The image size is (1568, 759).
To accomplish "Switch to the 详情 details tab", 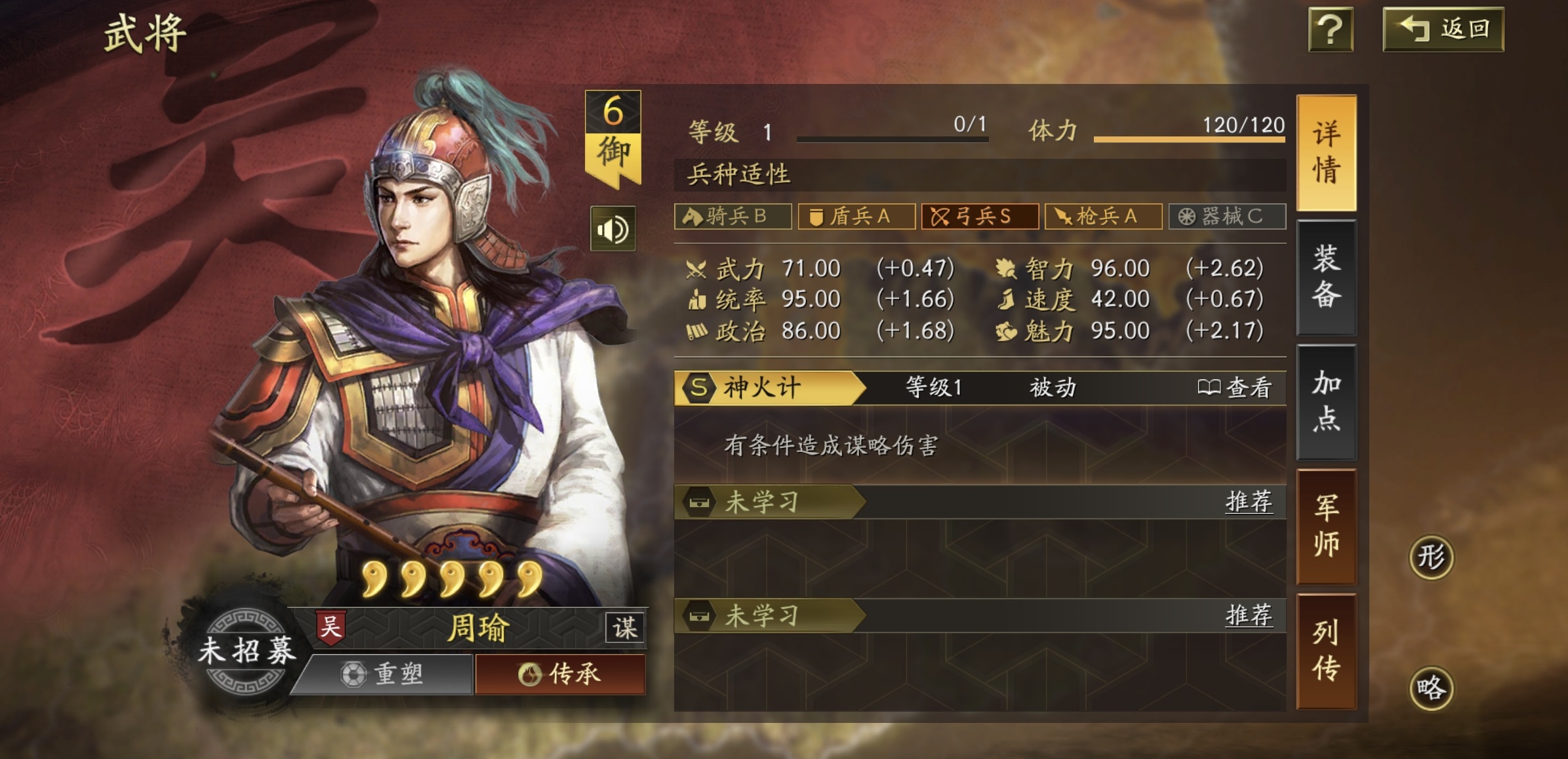I will click(1326, 153).
